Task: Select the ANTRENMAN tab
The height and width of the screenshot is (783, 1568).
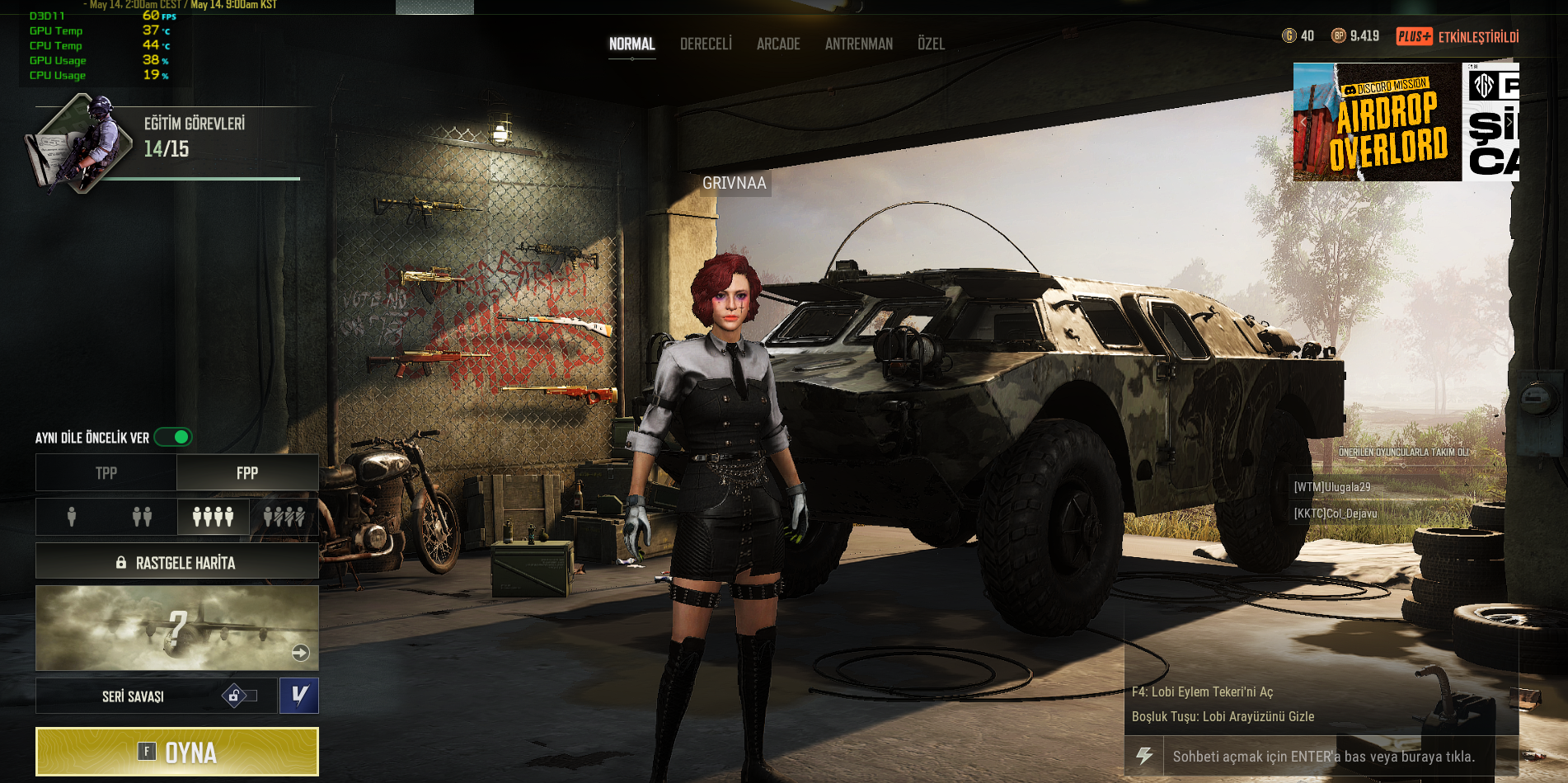Action: pyautogui.click(x=858, y=44)
